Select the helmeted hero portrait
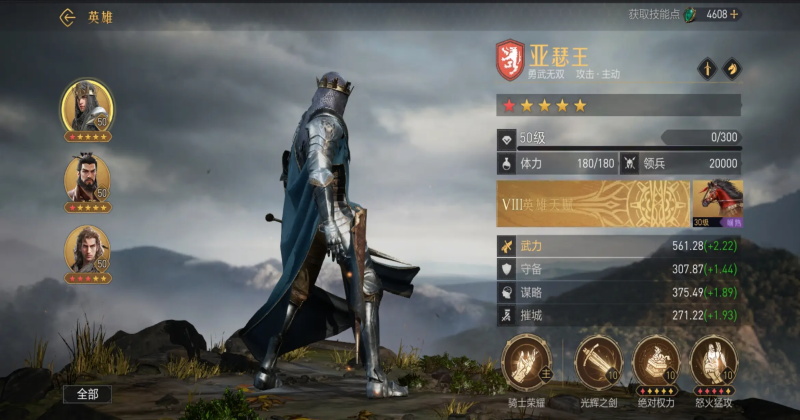This screenshot has width=800, height=420. point(87,105)
